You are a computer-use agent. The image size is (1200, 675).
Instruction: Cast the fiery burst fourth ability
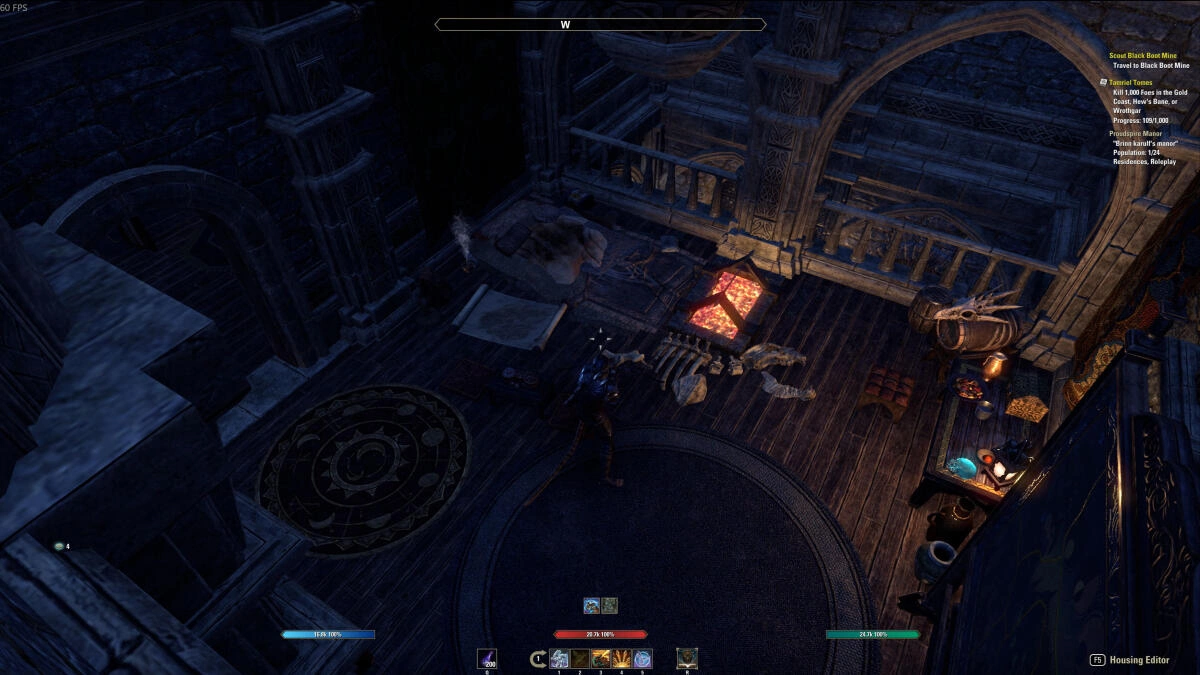tap(622, 658)
